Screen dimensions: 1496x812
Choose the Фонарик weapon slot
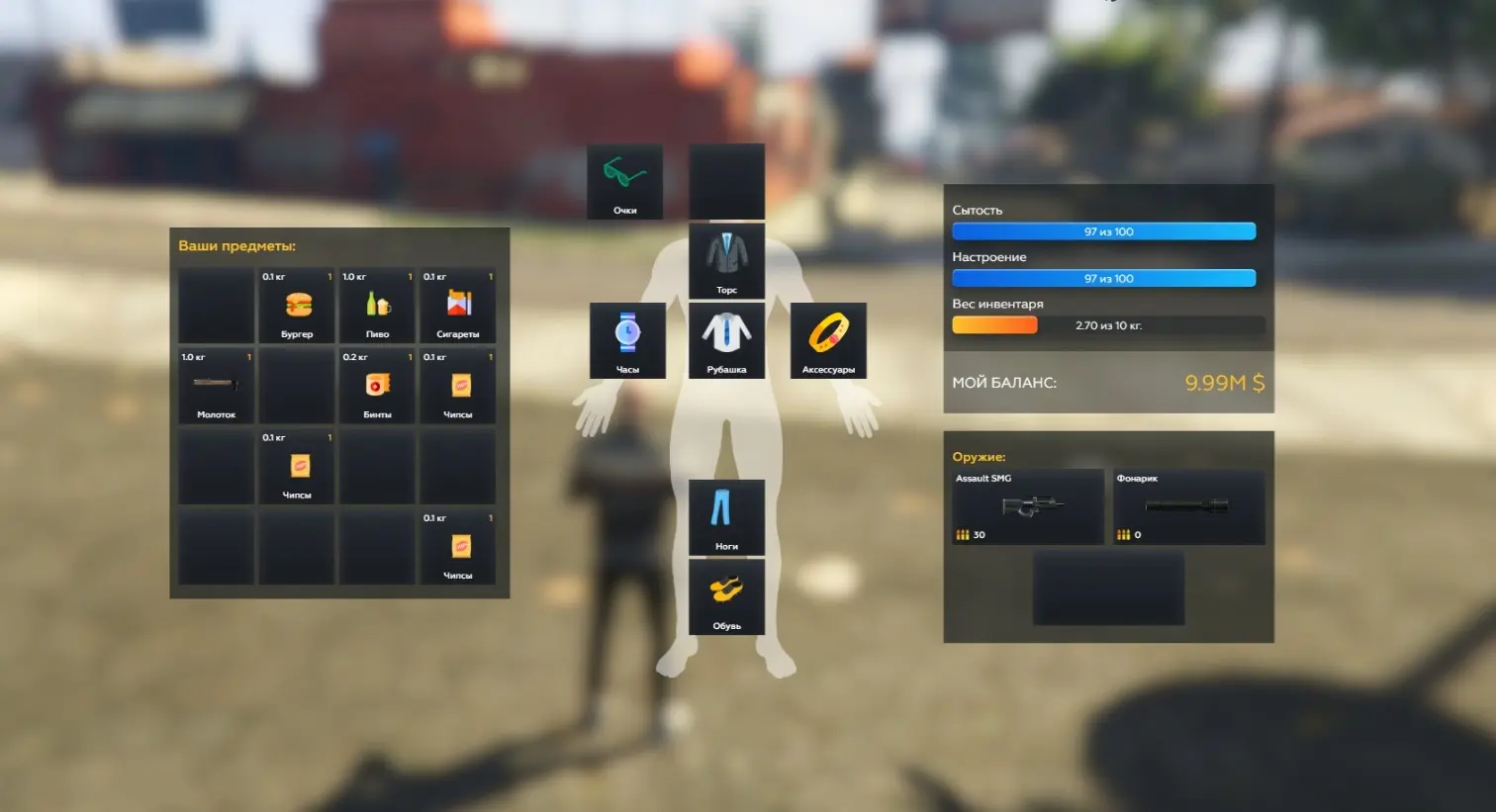point(1188,506)
